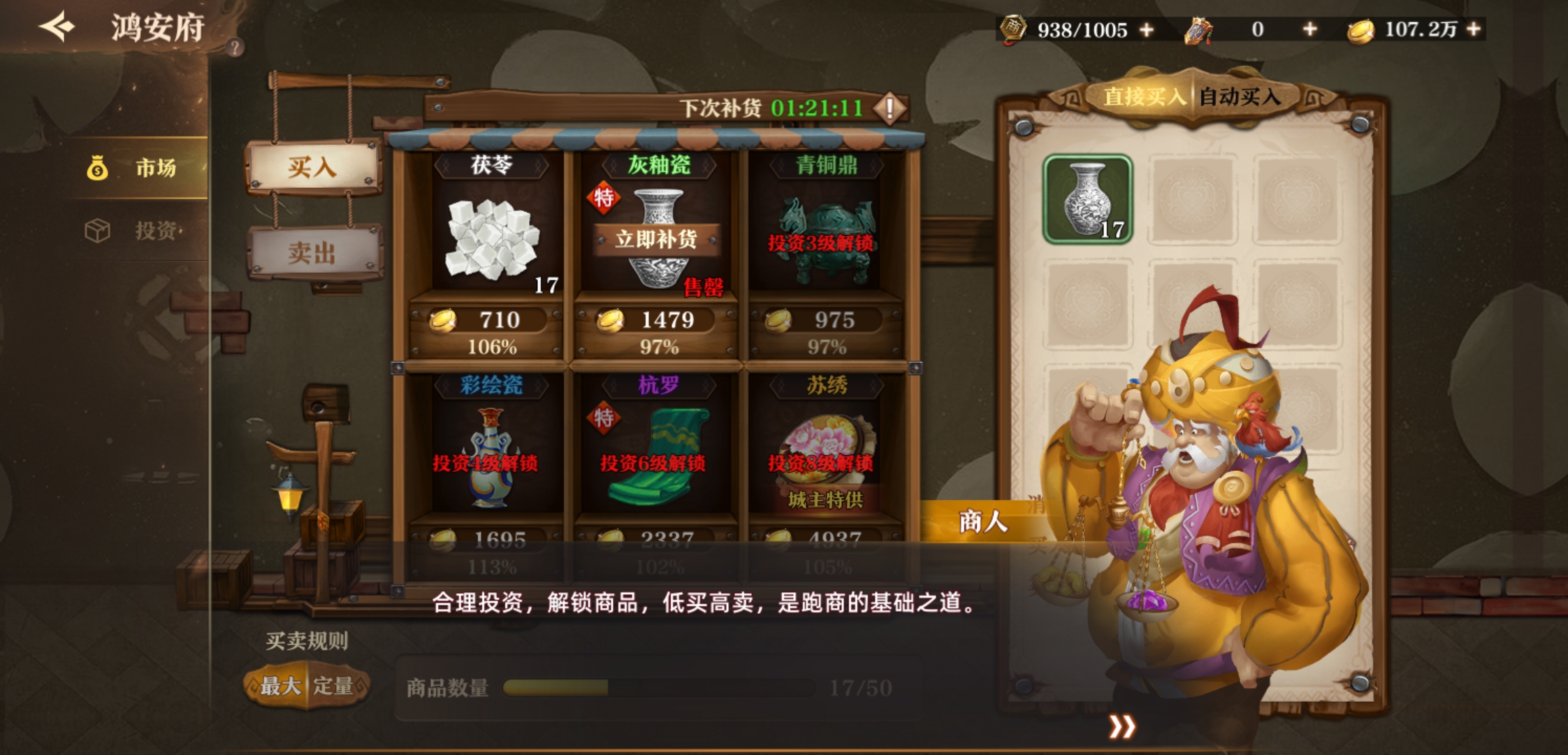Buy the 茯苓 white cube item

click(x=492, y=238)
